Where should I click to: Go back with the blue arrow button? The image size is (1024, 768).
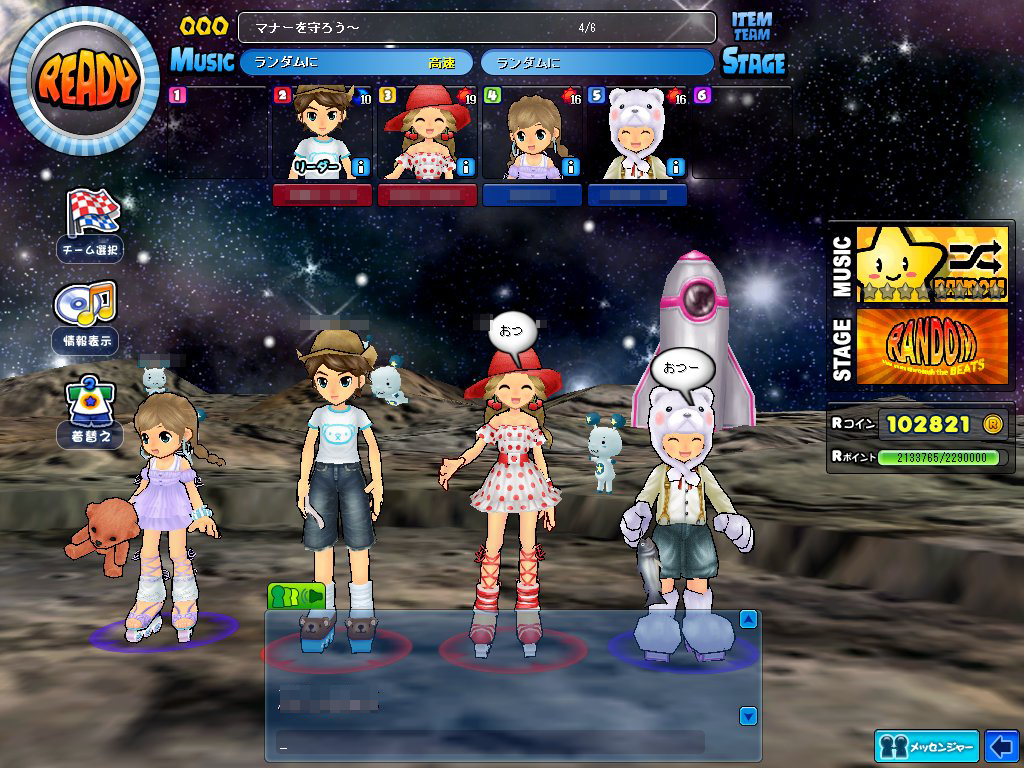coord(1001,746)
